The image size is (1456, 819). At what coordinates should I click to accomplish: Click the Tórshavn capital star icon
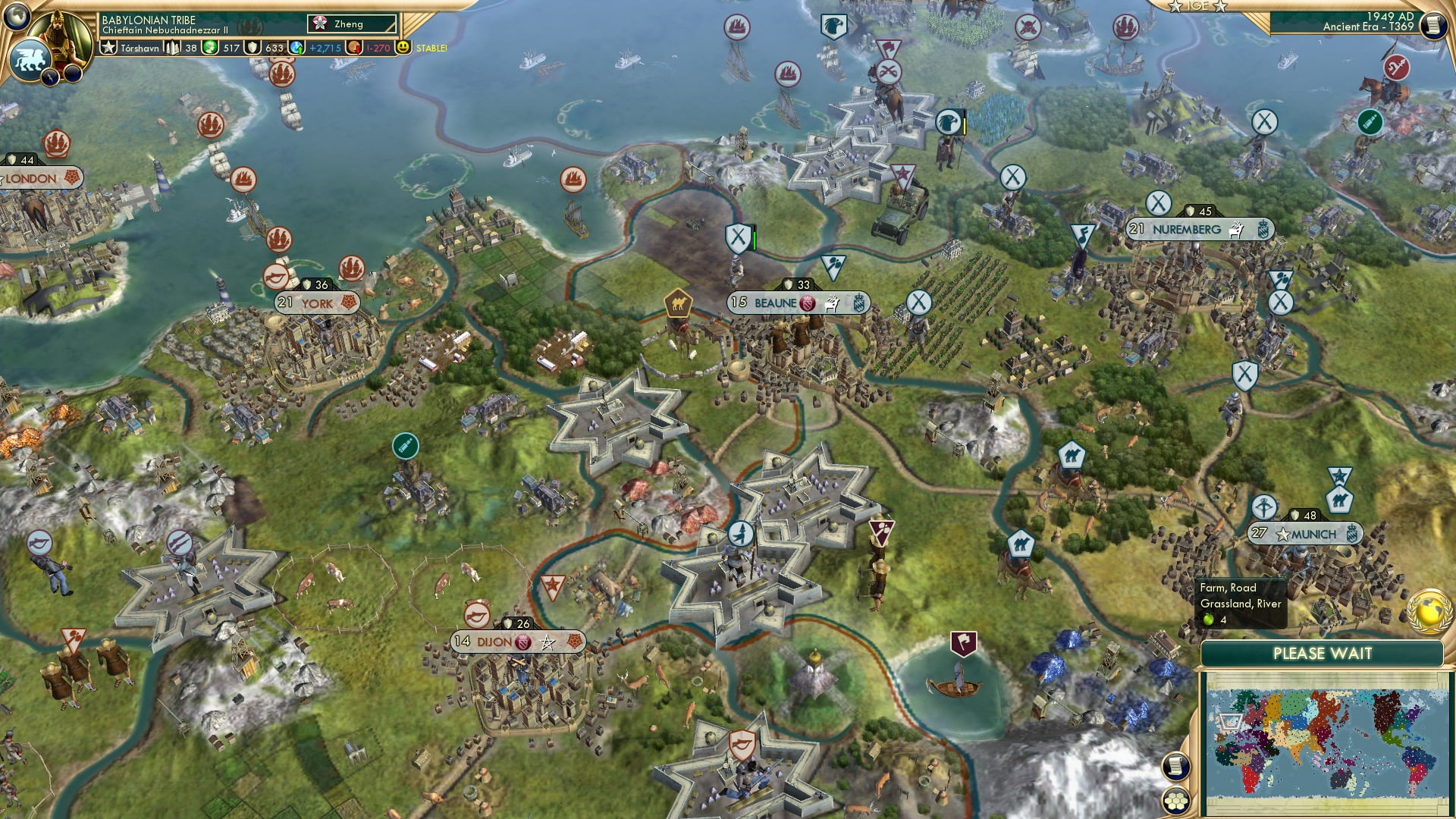pyautogui.click(x=109, y=48)
